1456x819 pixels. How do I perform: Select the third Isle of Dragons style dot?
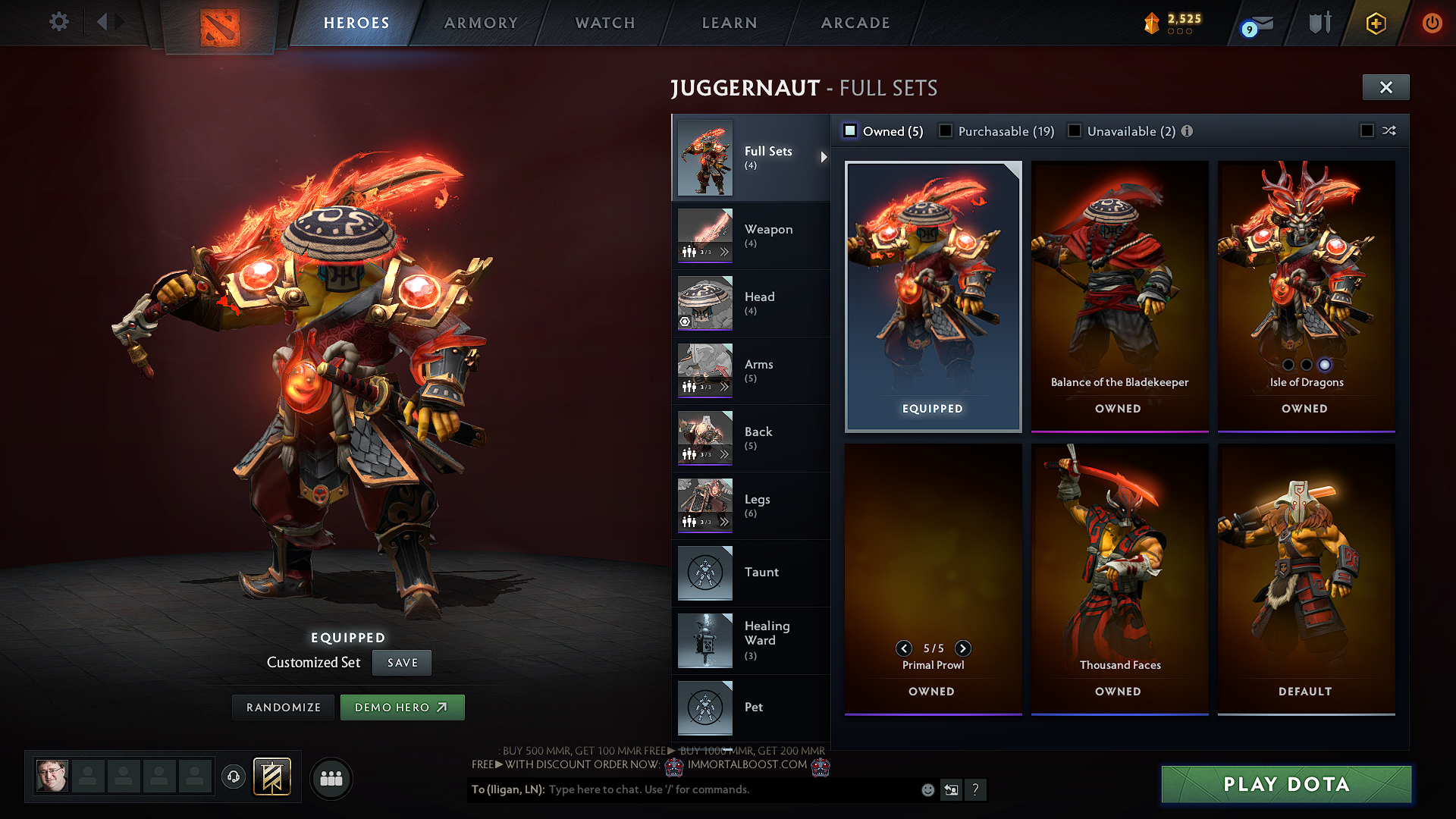click(1325, 364)
